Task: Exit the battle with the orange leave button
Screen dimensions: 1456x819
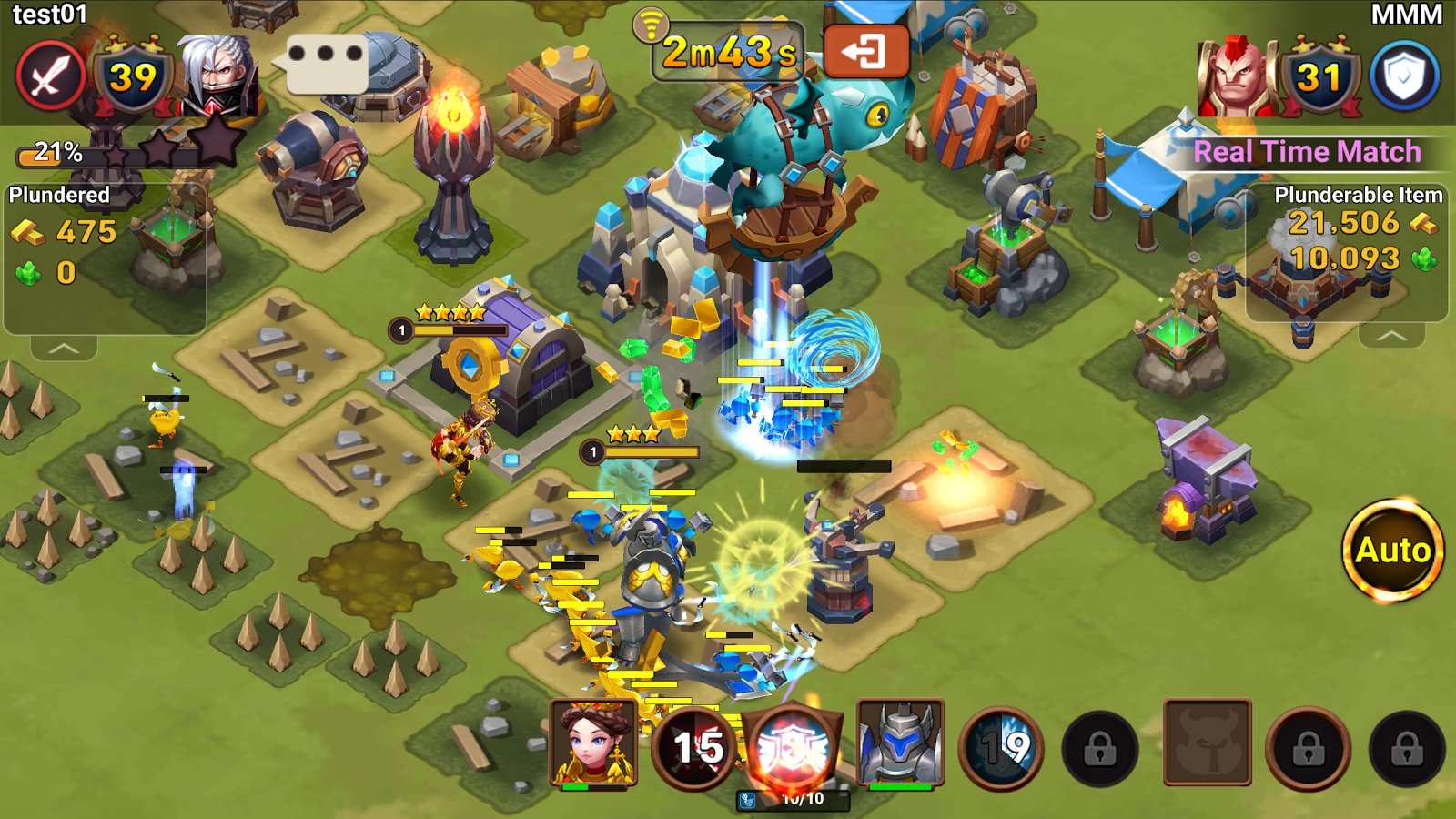Action: (x=865, y=51)
